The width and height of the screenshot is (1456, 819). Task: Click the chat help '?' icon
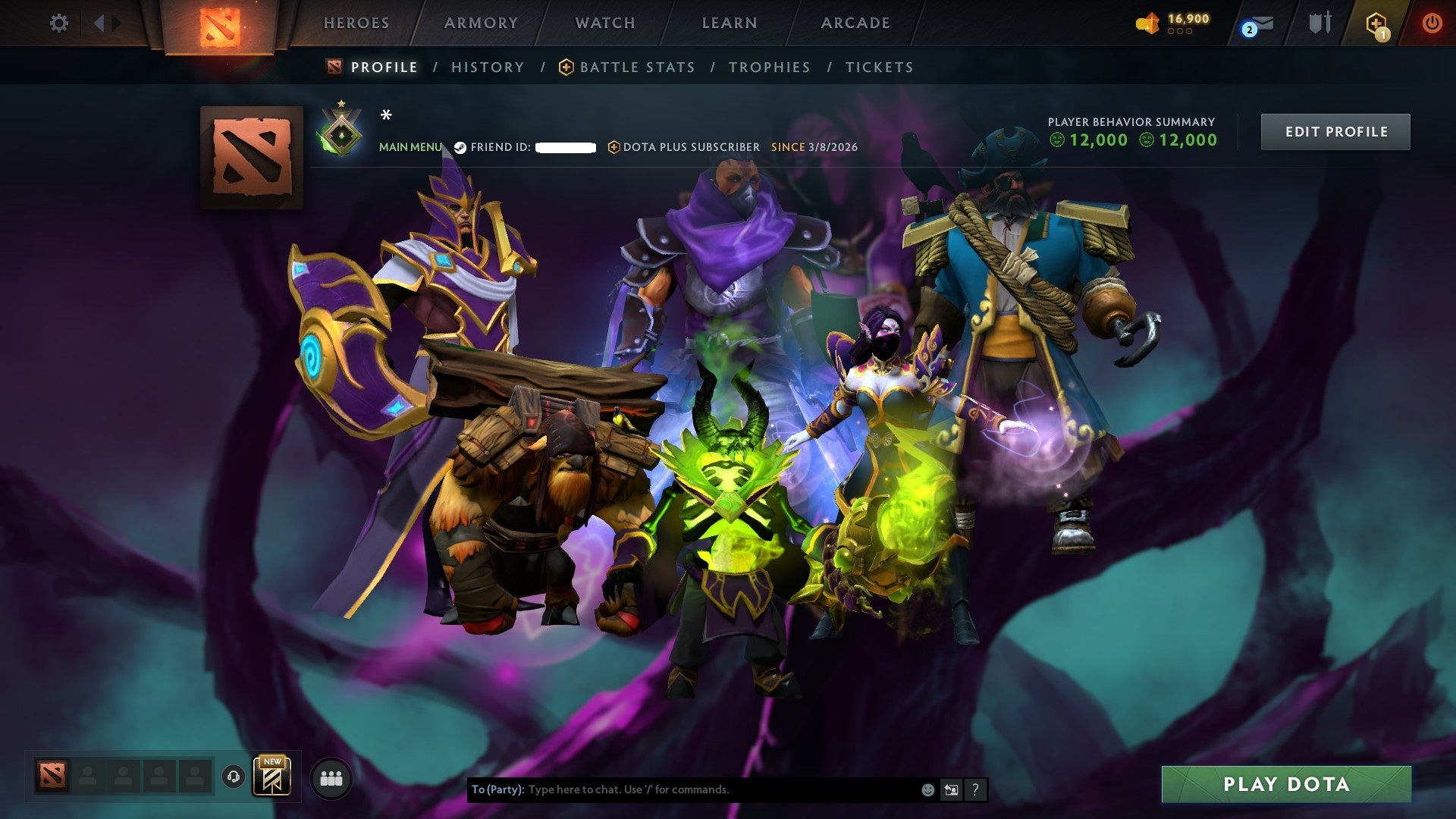(x=974, y=789)
